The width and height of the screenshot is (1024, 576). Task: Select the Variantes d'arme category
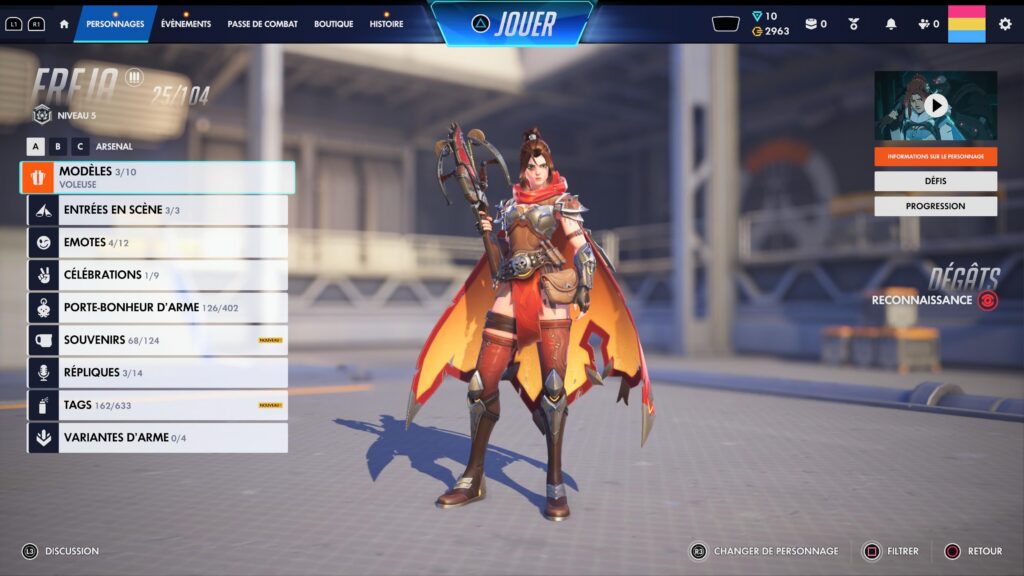158,438
